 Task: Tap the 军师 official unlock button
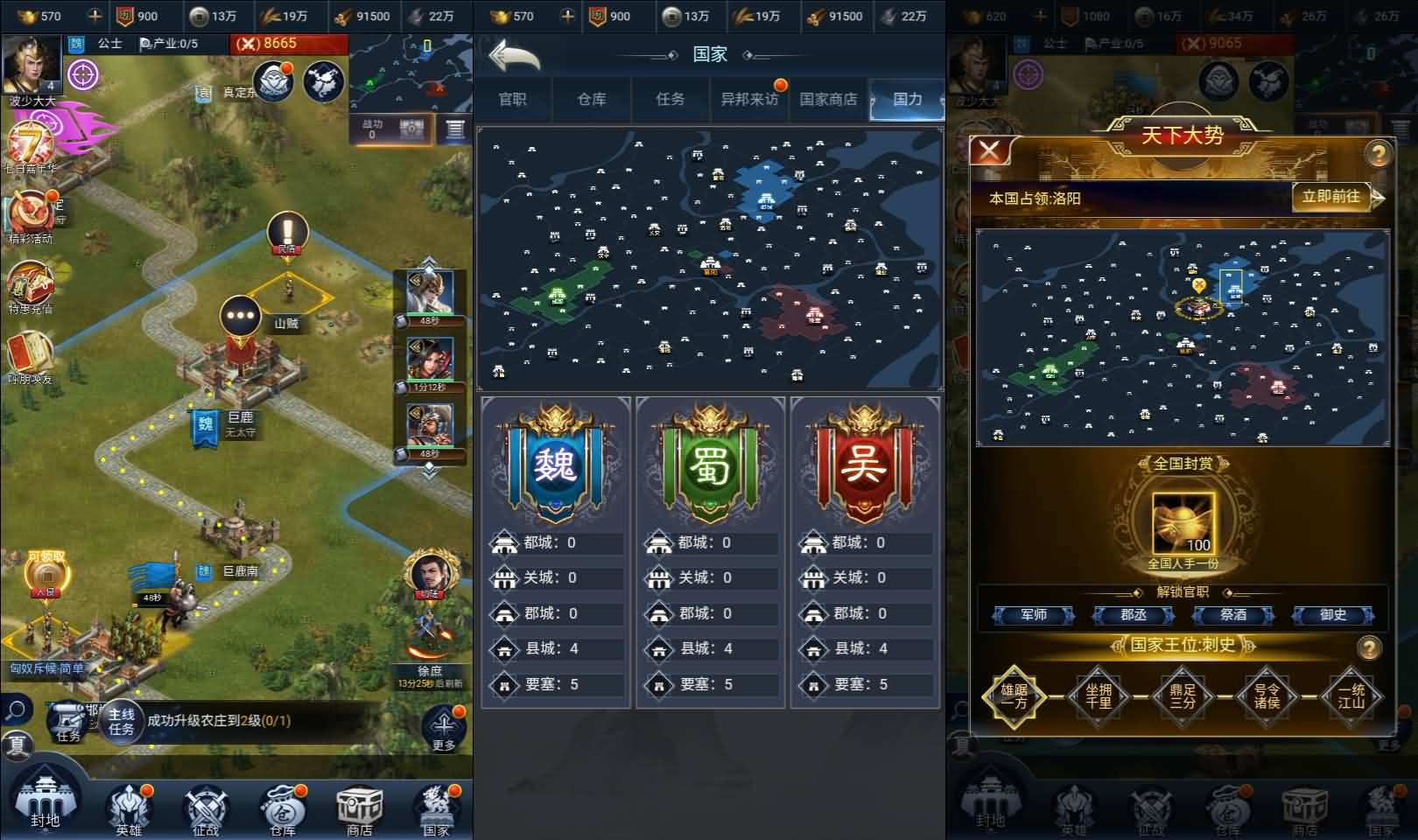1033,614
